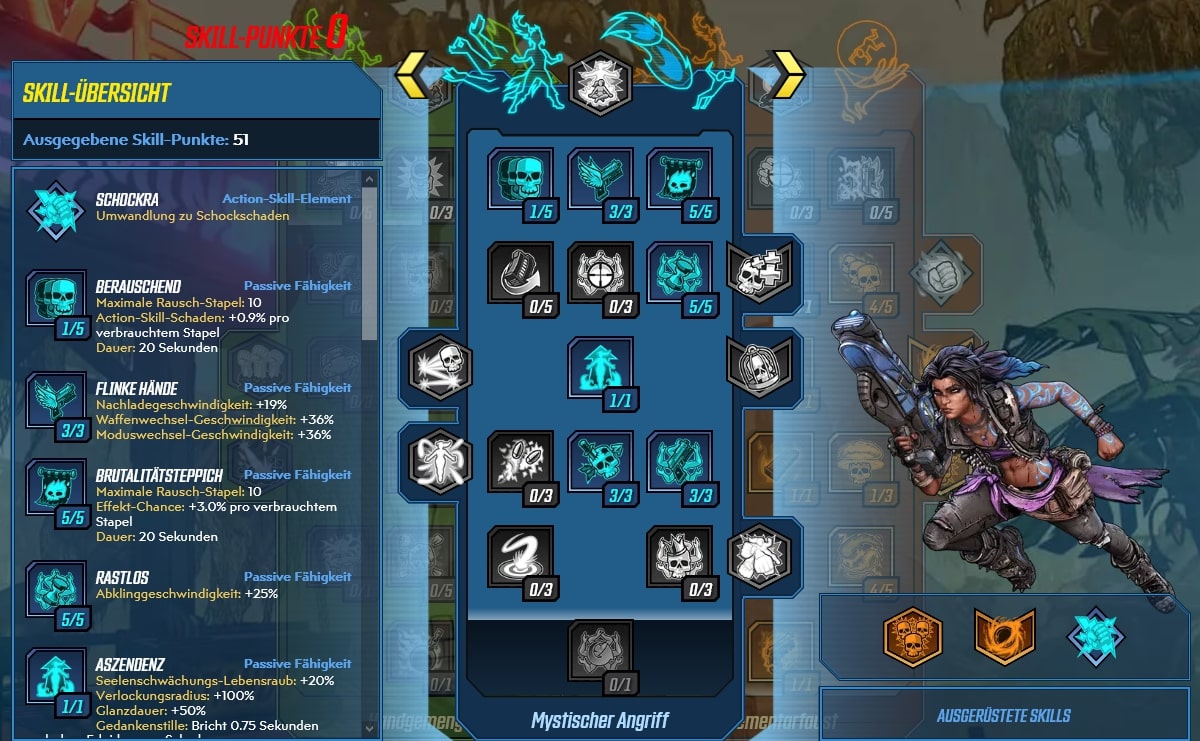
Task: Switch to the previous skill tree arrow
Action: [x=410, y=75]
